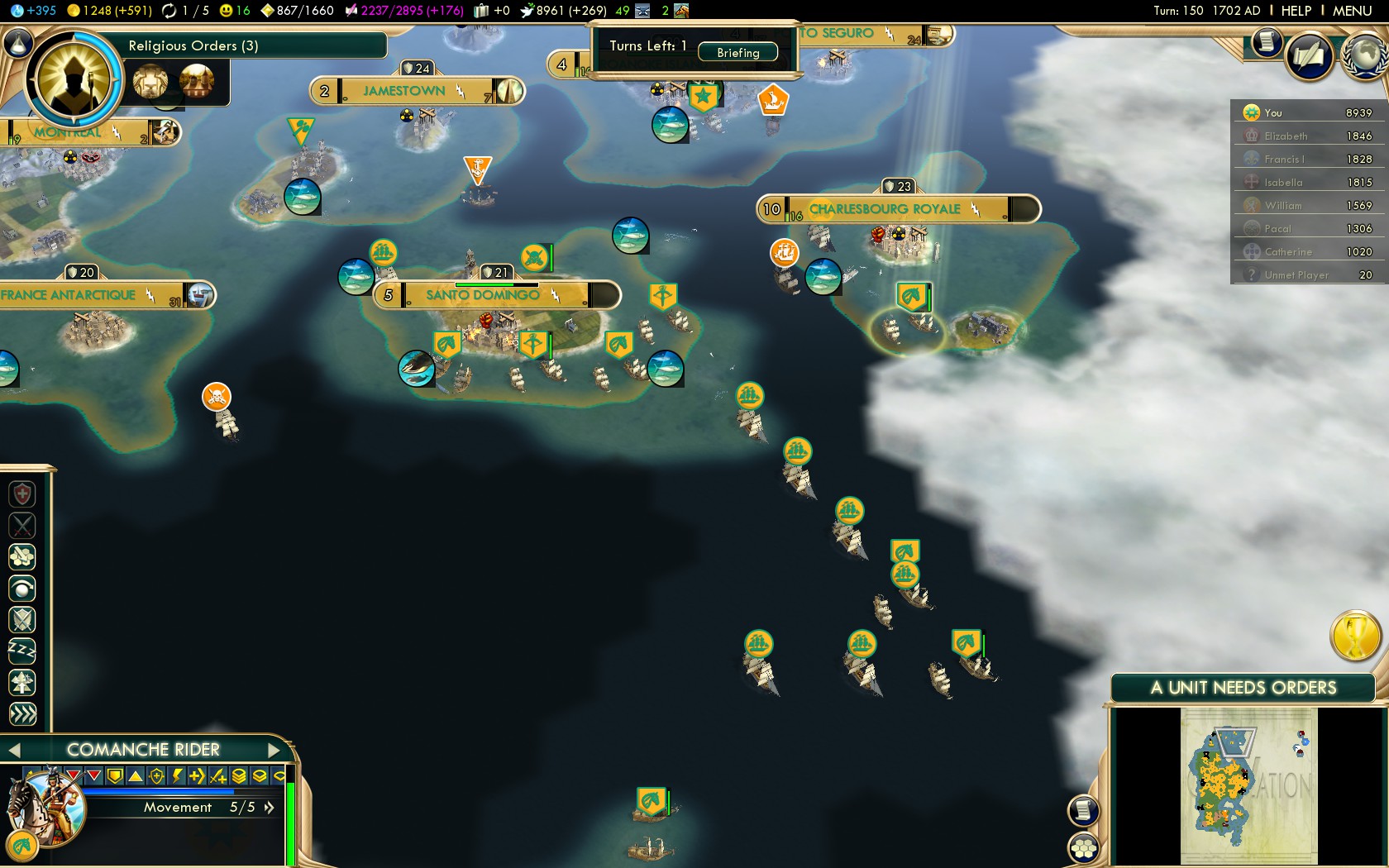Select the promotion upgrade arrow action
Screen dimensions: 1389x868
click(x=22, y=683)
